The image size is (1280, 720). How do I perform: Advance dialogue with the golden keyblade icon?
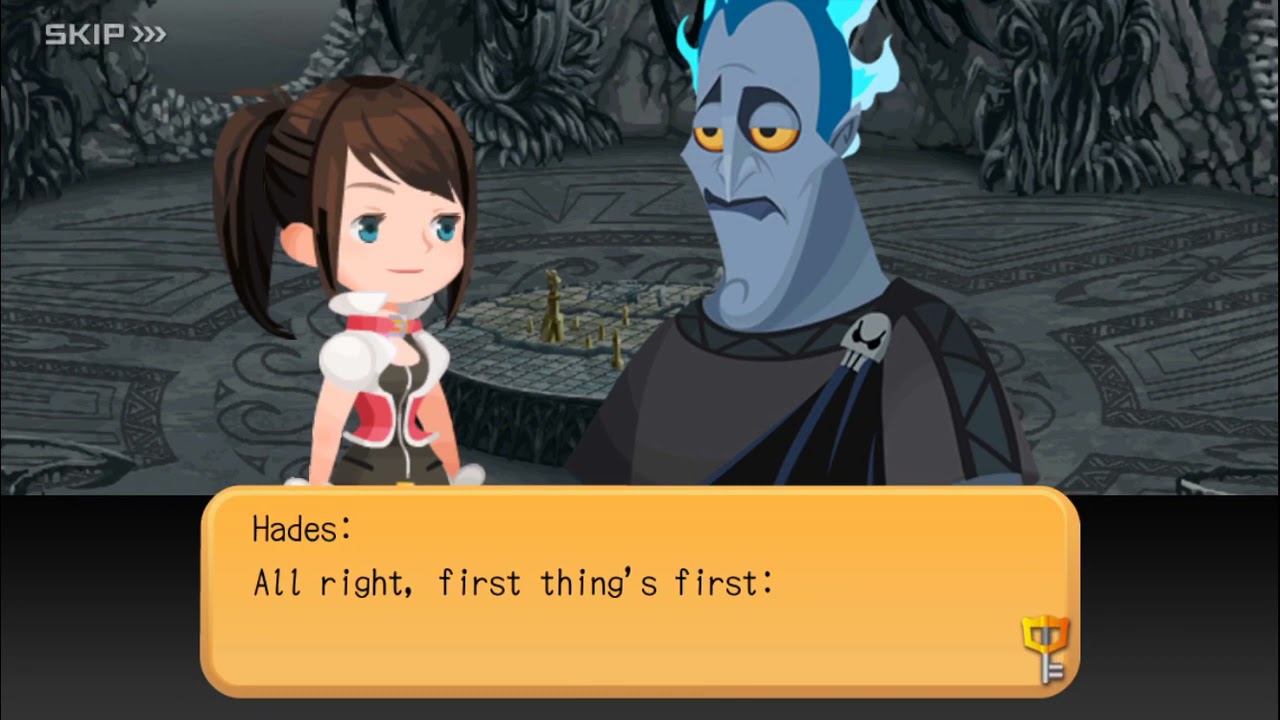[1045, 649]
